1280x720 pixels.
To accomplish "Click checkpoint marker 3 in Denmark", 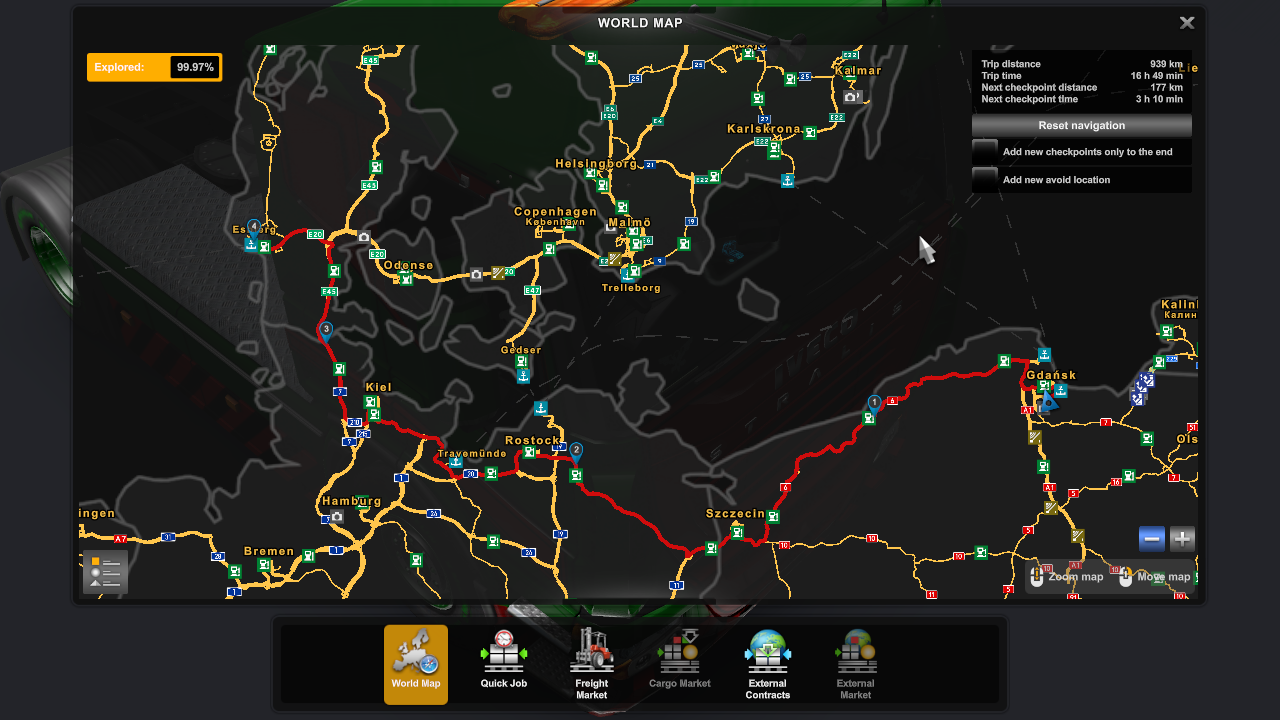I will (x=324, y=327).
